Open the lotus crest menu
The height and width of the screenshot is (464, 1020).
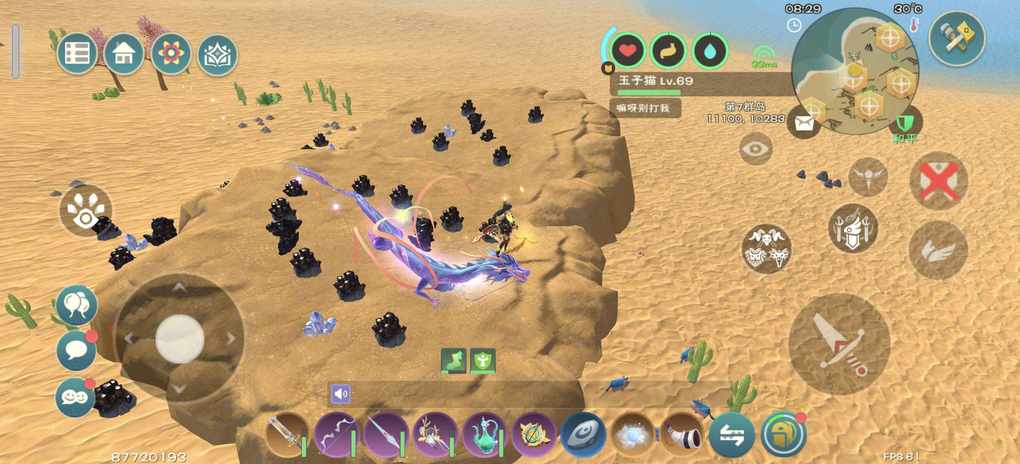pos(218,53)
